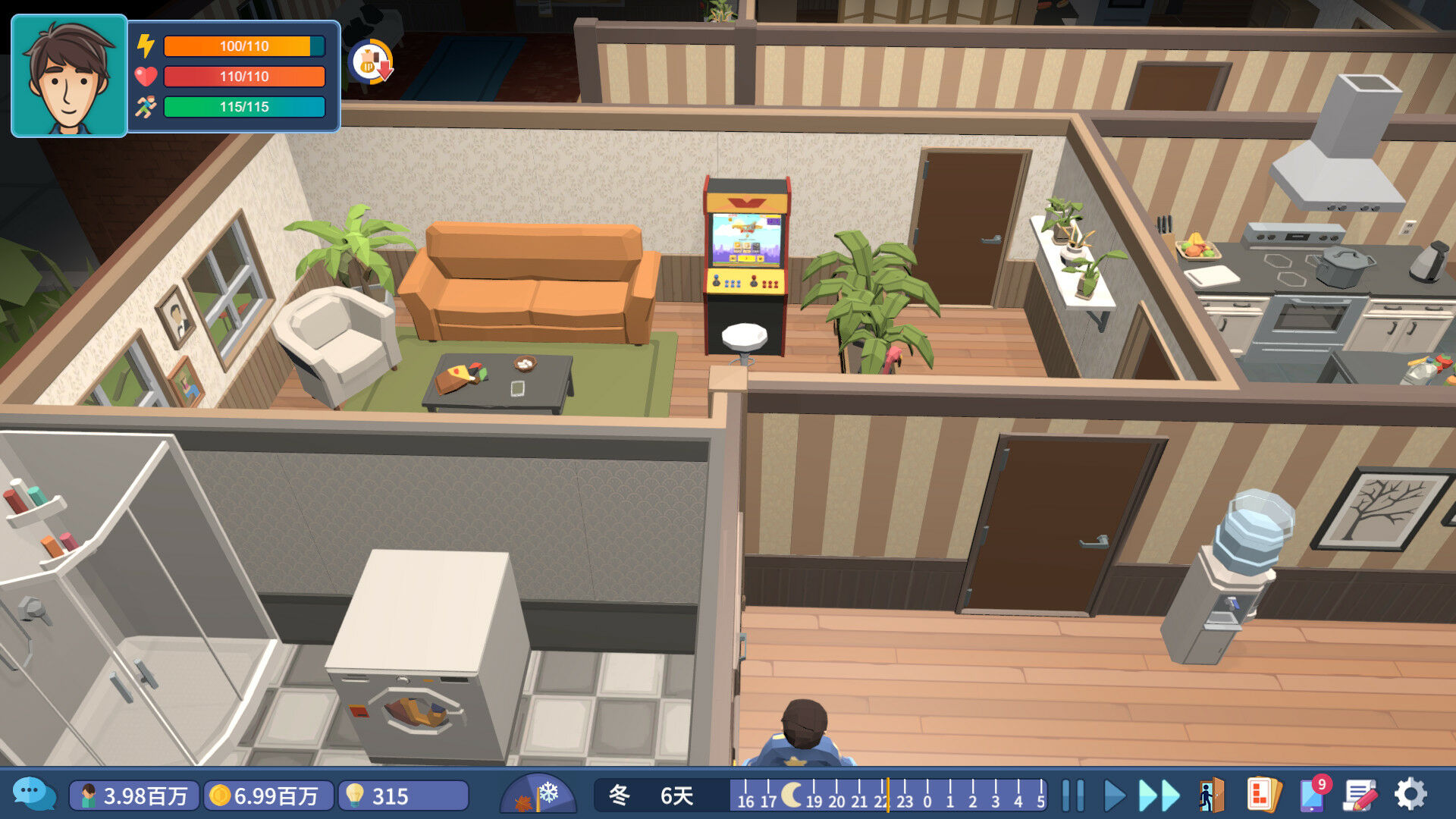
Task: Click the exit door icon
Action: [1211, 795]
